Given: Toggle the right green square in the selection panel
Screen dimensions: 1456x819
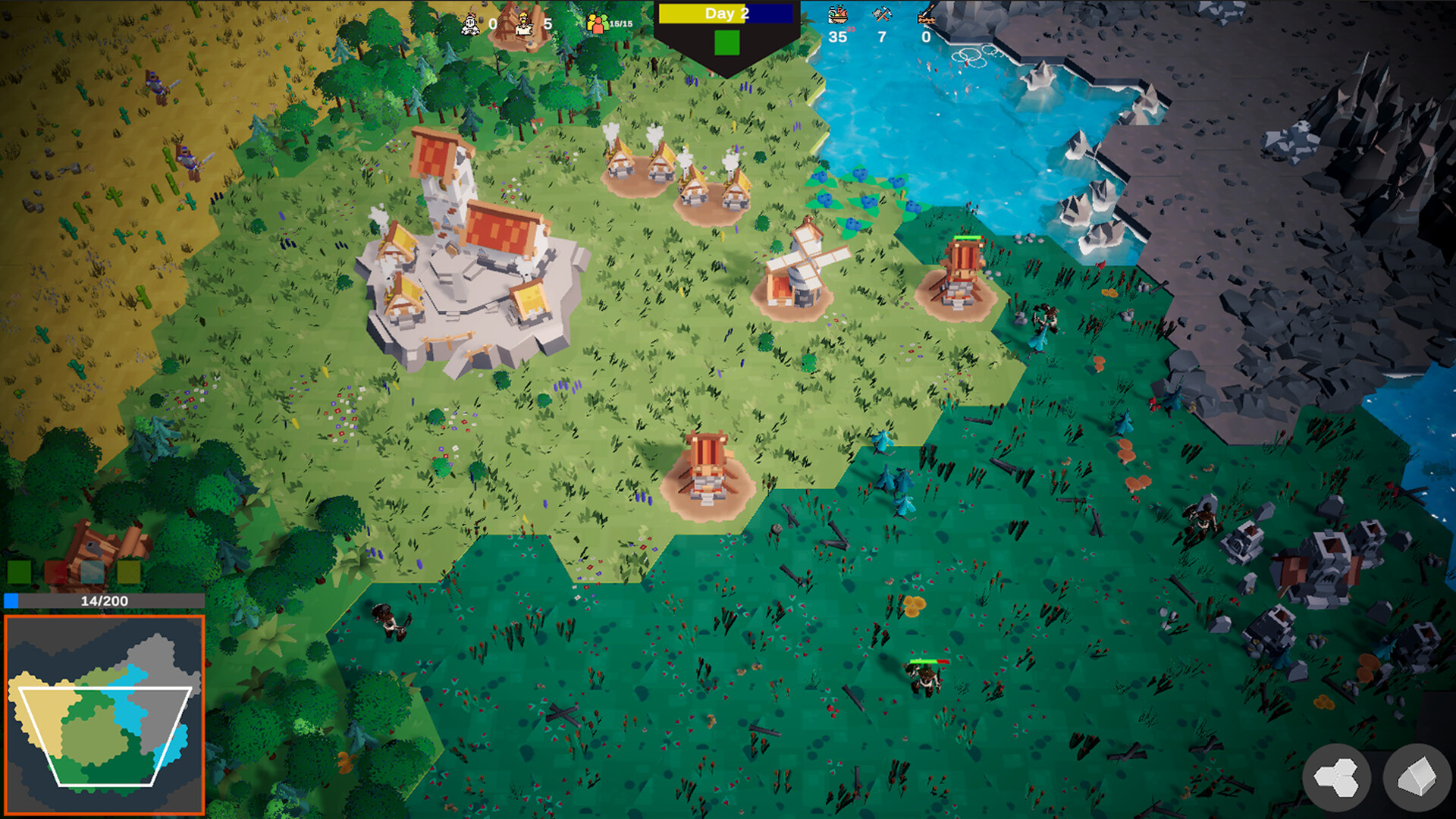Looking at the screenshot, I should [129, 571].
